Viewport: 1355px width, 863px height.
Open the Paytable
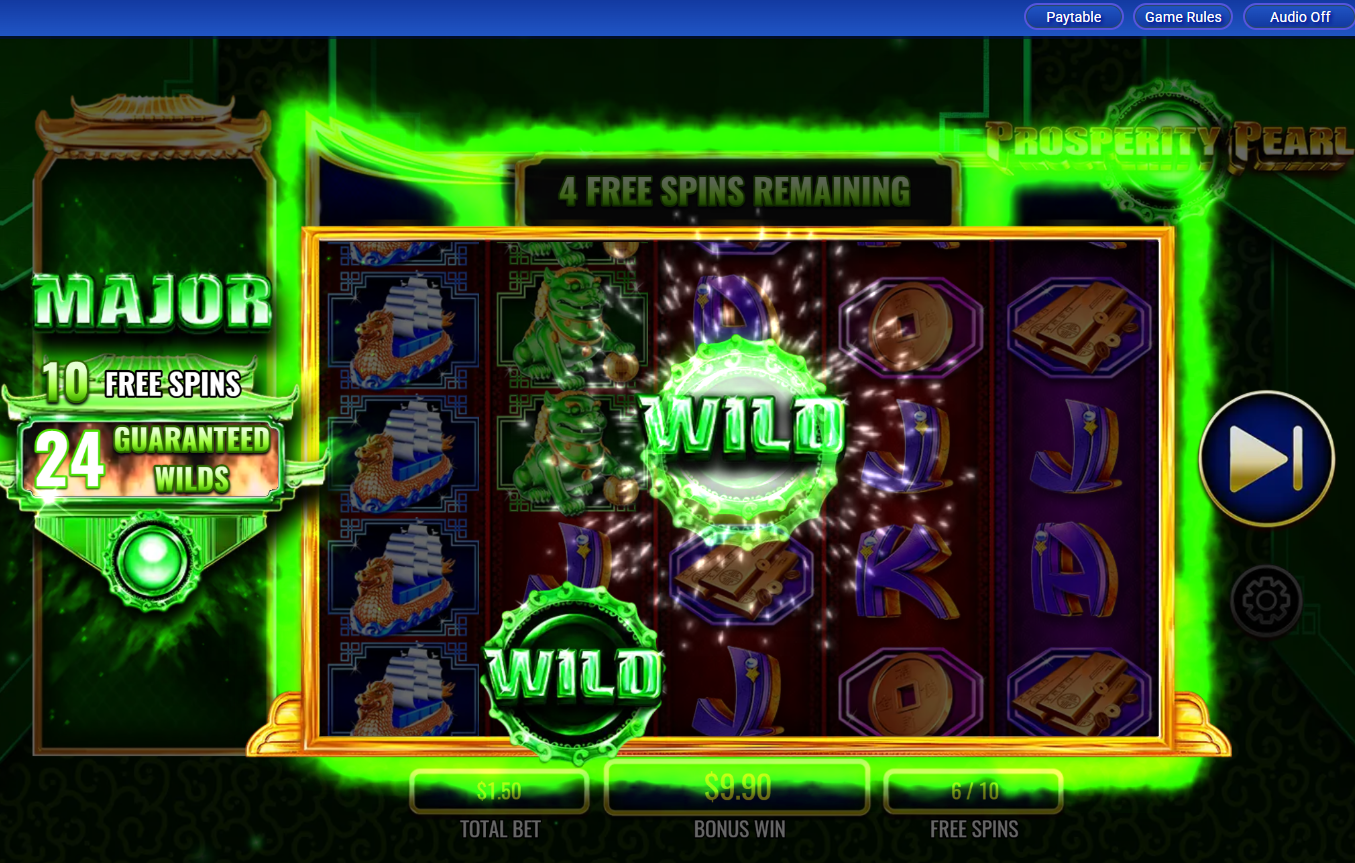tap(1073, 16)
